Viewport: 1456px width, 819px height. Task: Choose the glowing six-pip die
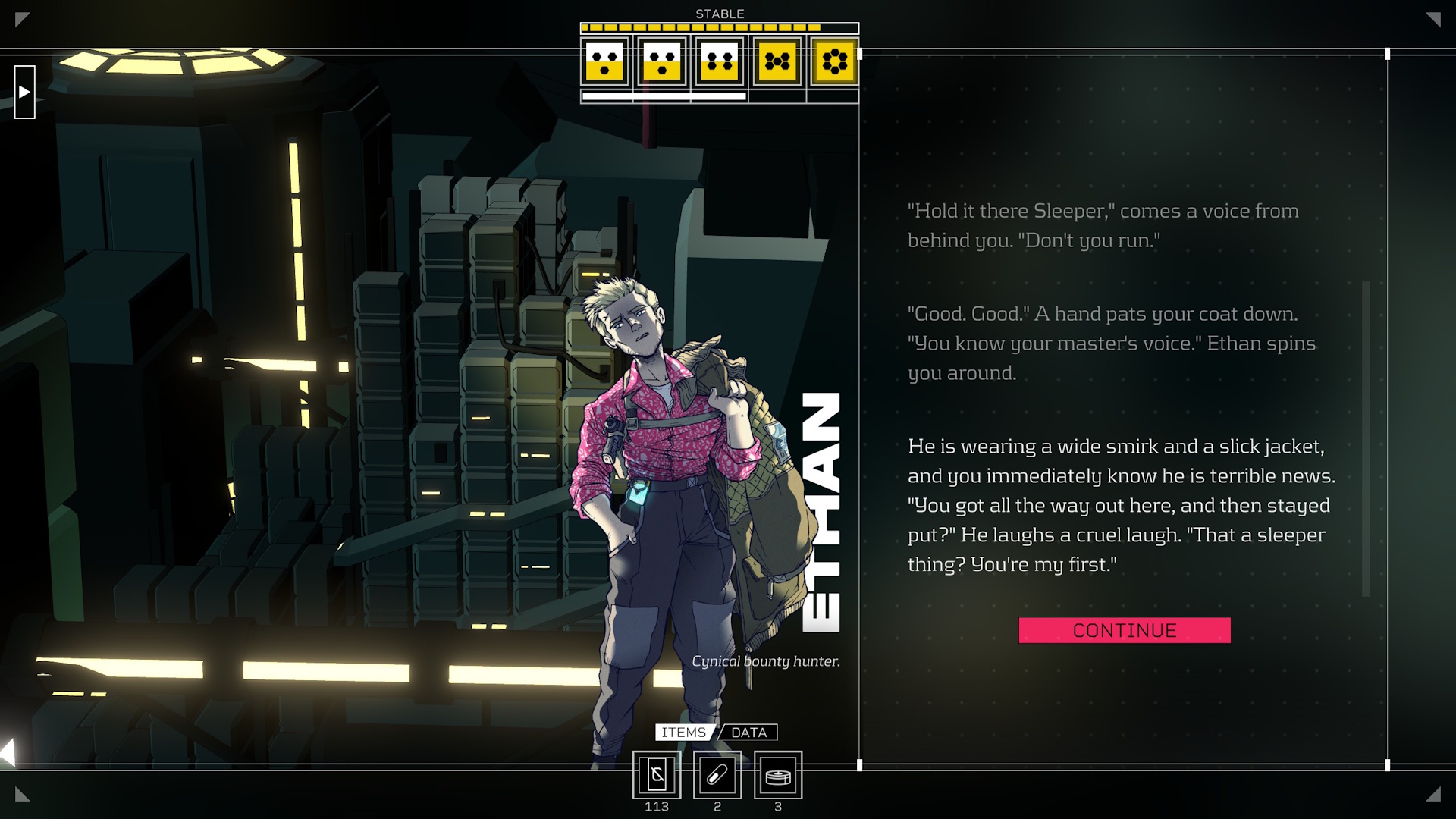(x=834, y=61)
